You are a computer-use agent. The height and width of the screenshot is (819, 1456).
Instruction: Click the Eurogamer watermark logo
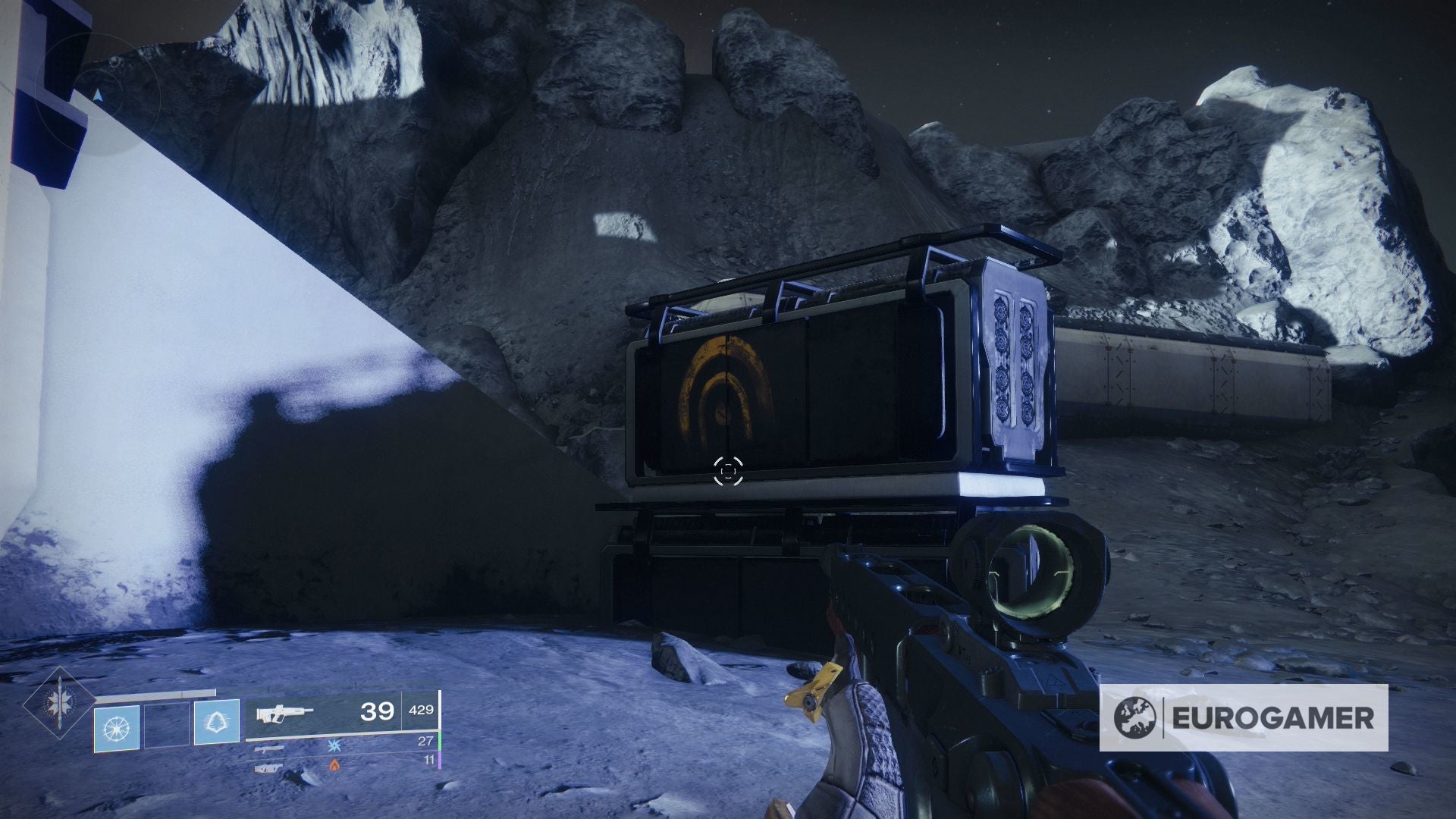(x=1244, y=717)
